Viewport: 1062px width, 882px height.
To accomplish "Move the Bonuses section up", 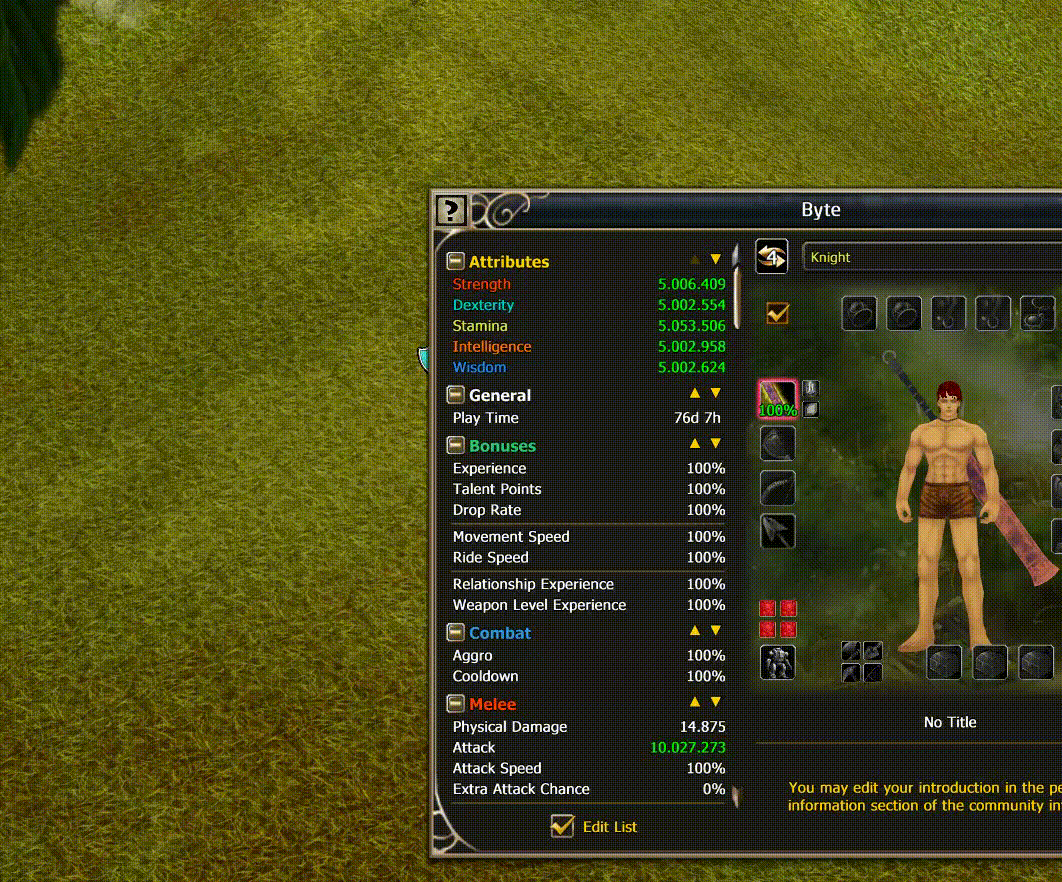I will (x=695, y=443).
